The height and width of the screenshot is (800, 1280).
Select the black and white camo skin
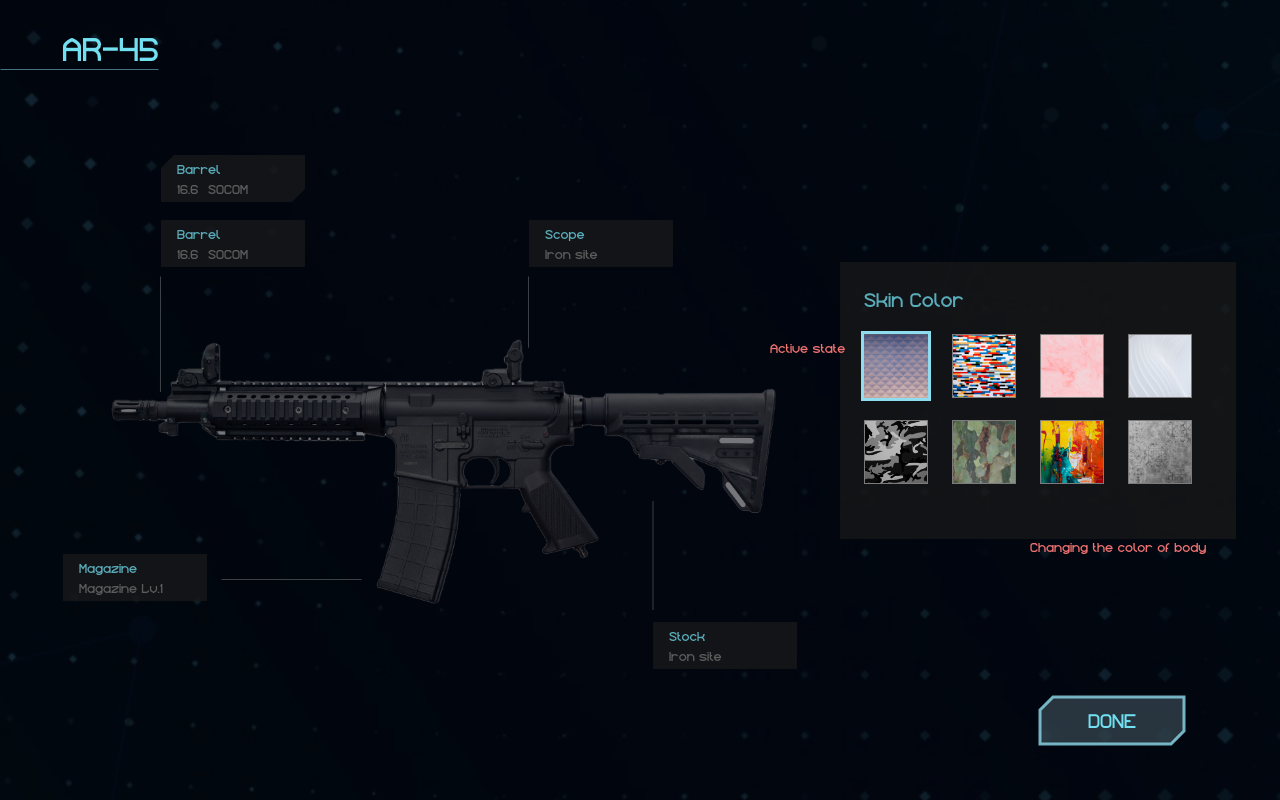pos(896,452)
